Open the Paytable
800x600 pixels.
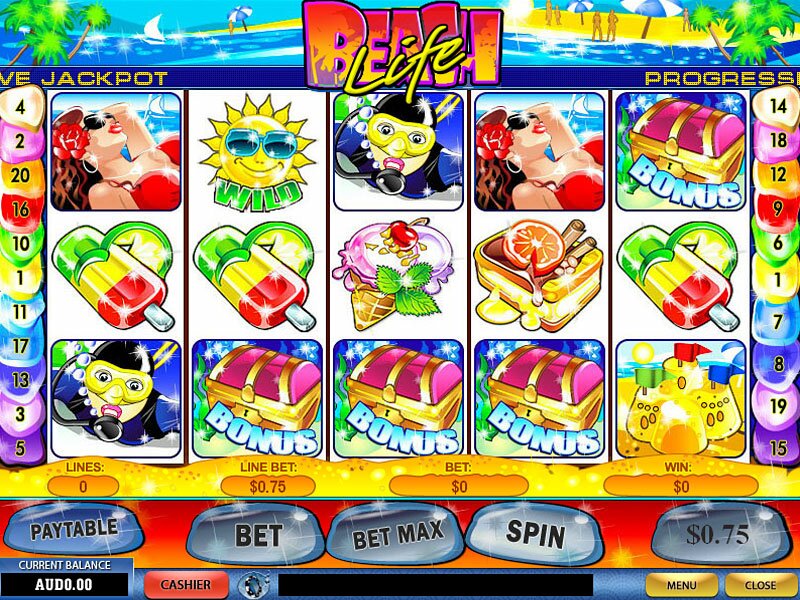pos(74,527)
